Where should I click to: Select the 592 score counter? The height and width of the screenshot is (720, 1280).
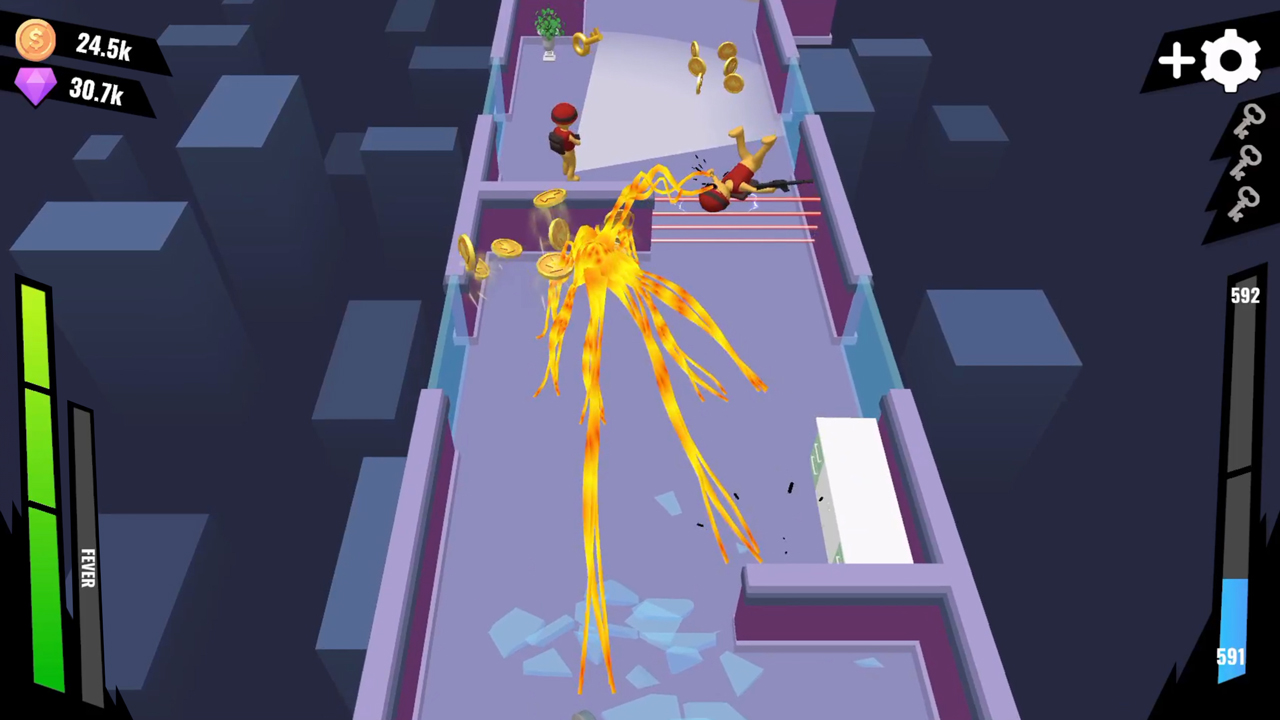[1244, 295]
